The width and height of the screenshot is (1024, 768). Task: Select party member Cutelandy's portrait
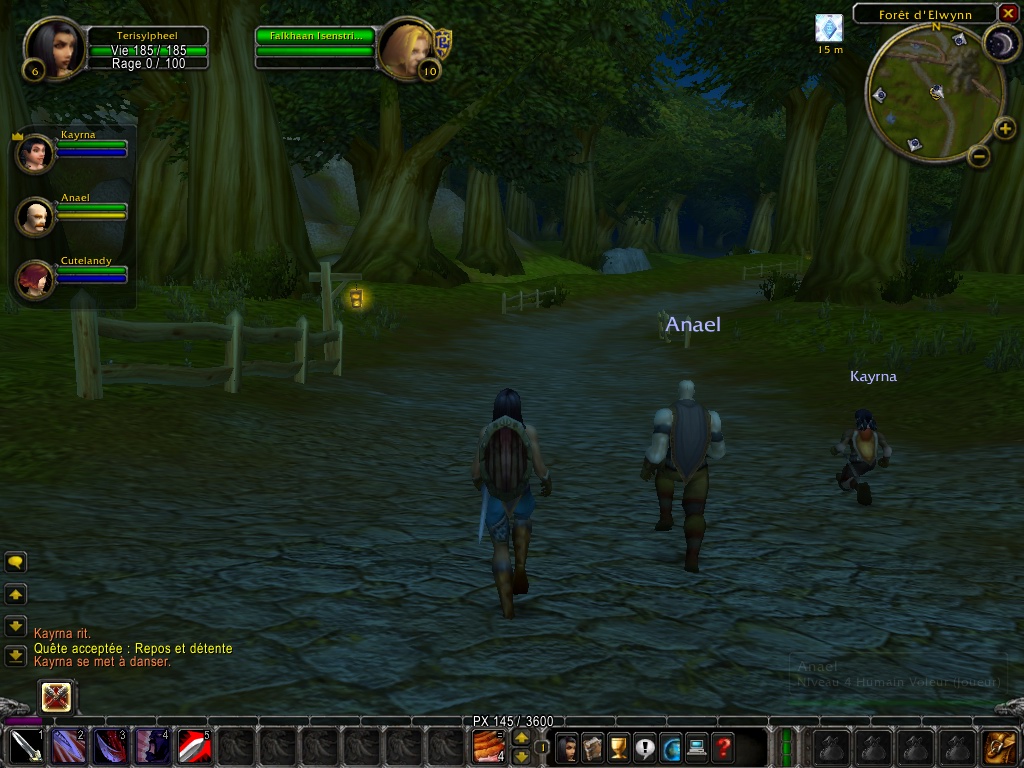click(35, 280)
